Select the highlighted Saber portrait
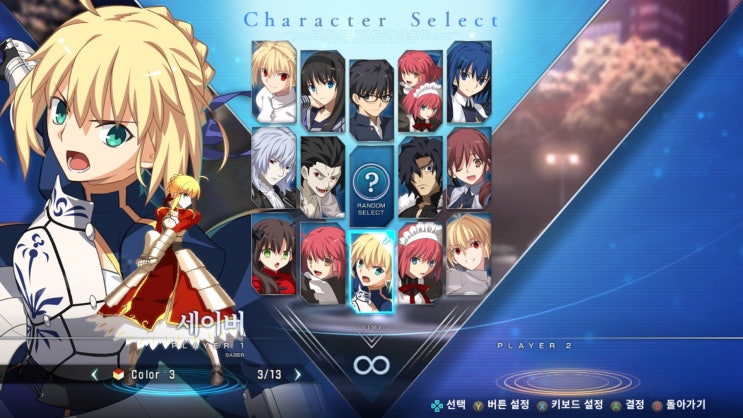 [x=371, y=271]
